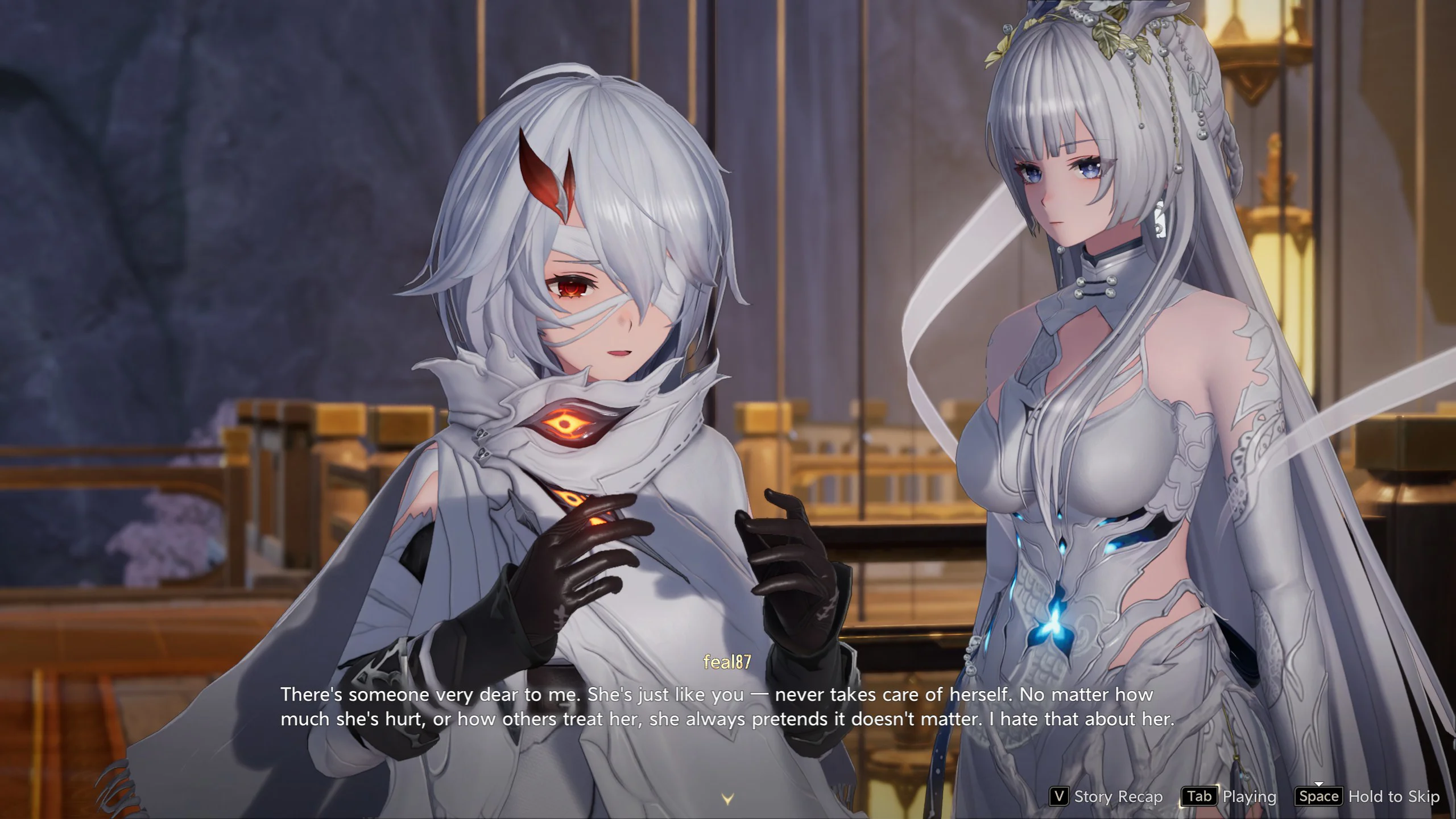Toggle the Playing auto-play mode
This screenshot has width=1456, height=819.
tap(1229, 797)
